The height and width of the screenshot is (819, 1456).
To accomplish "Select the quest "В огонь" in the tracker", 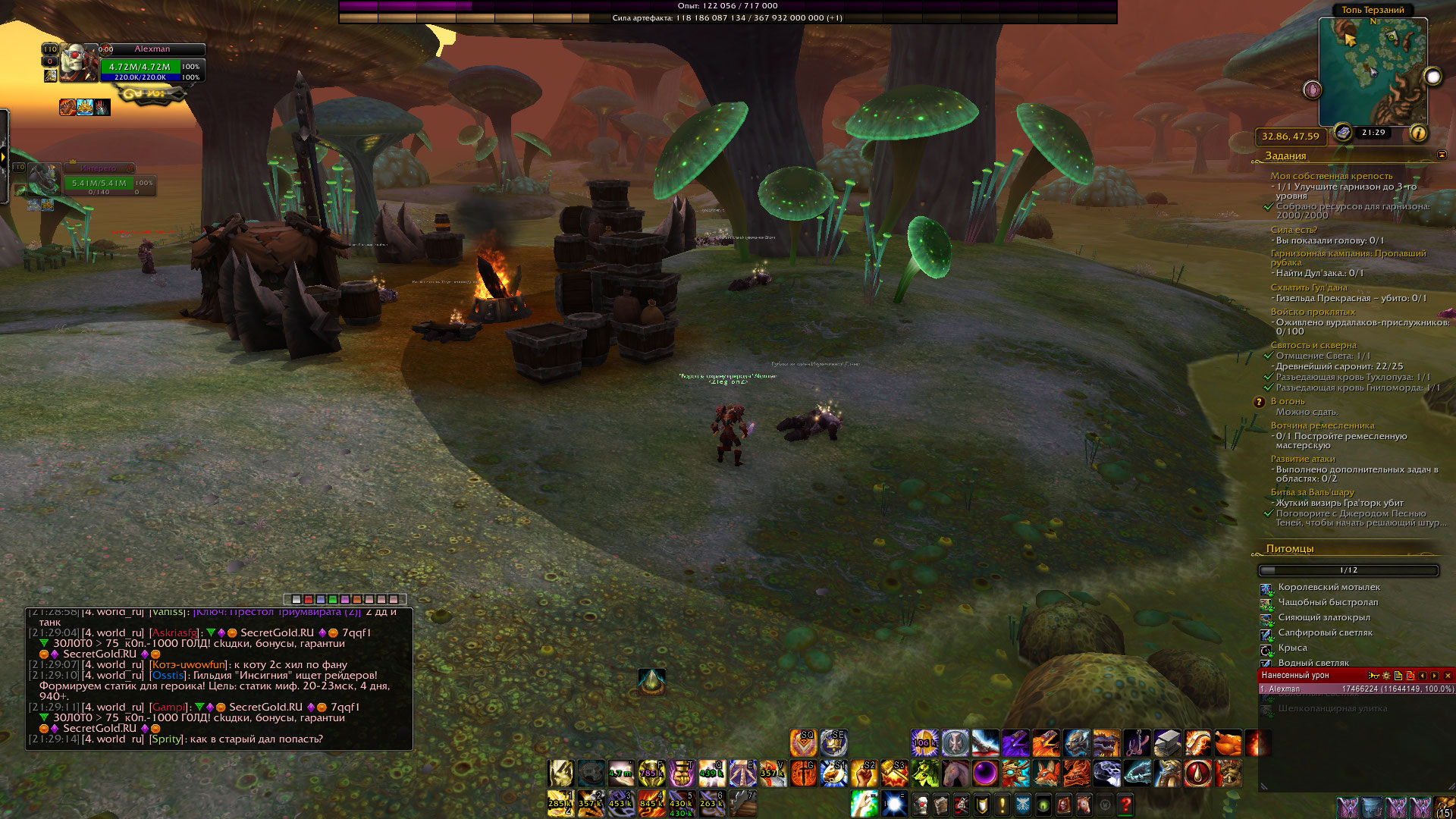I will point(1288,401).
